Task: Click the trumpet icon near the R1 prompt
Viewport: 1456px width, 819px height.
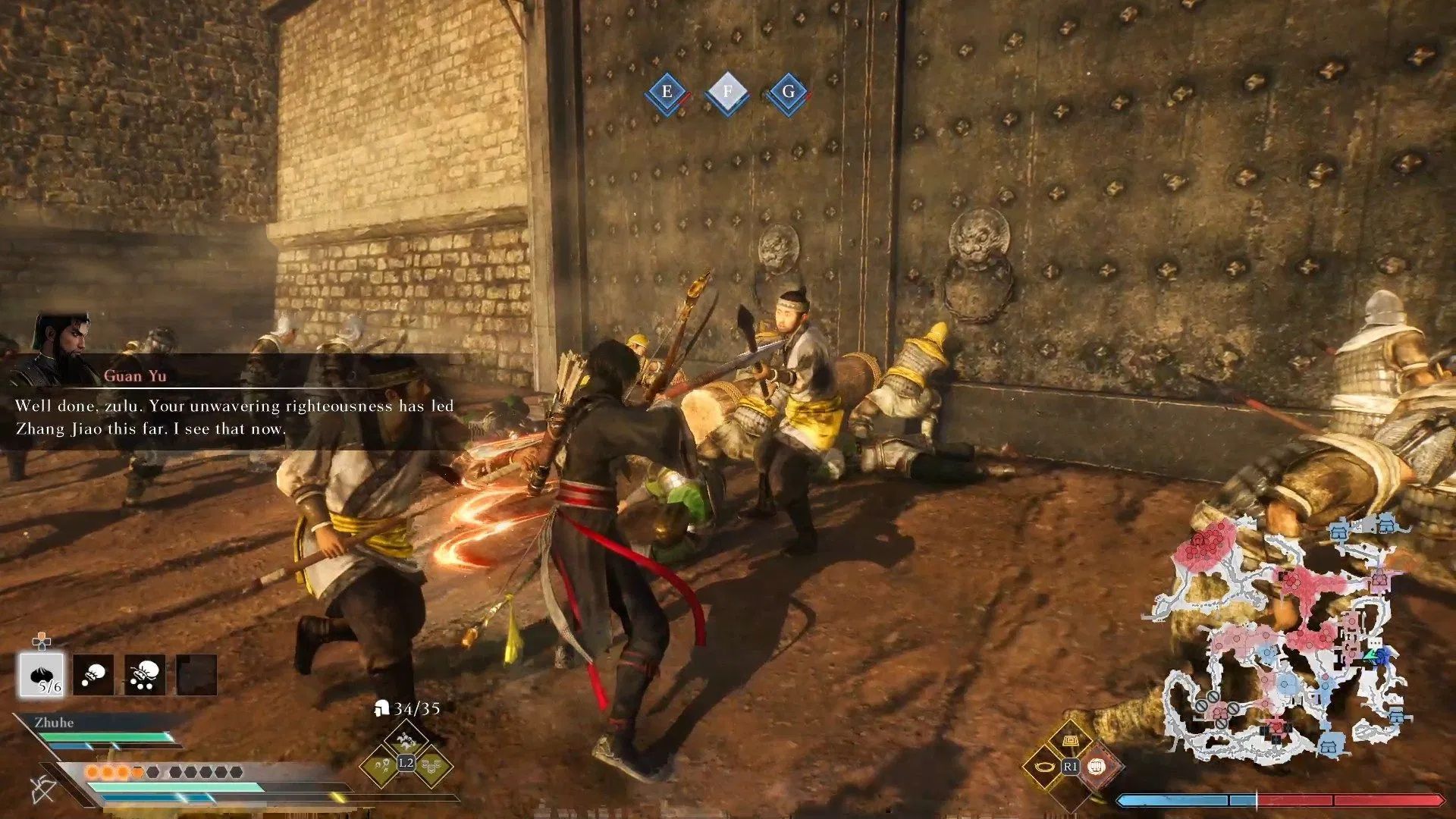Action: click(x=1044, y=767)
